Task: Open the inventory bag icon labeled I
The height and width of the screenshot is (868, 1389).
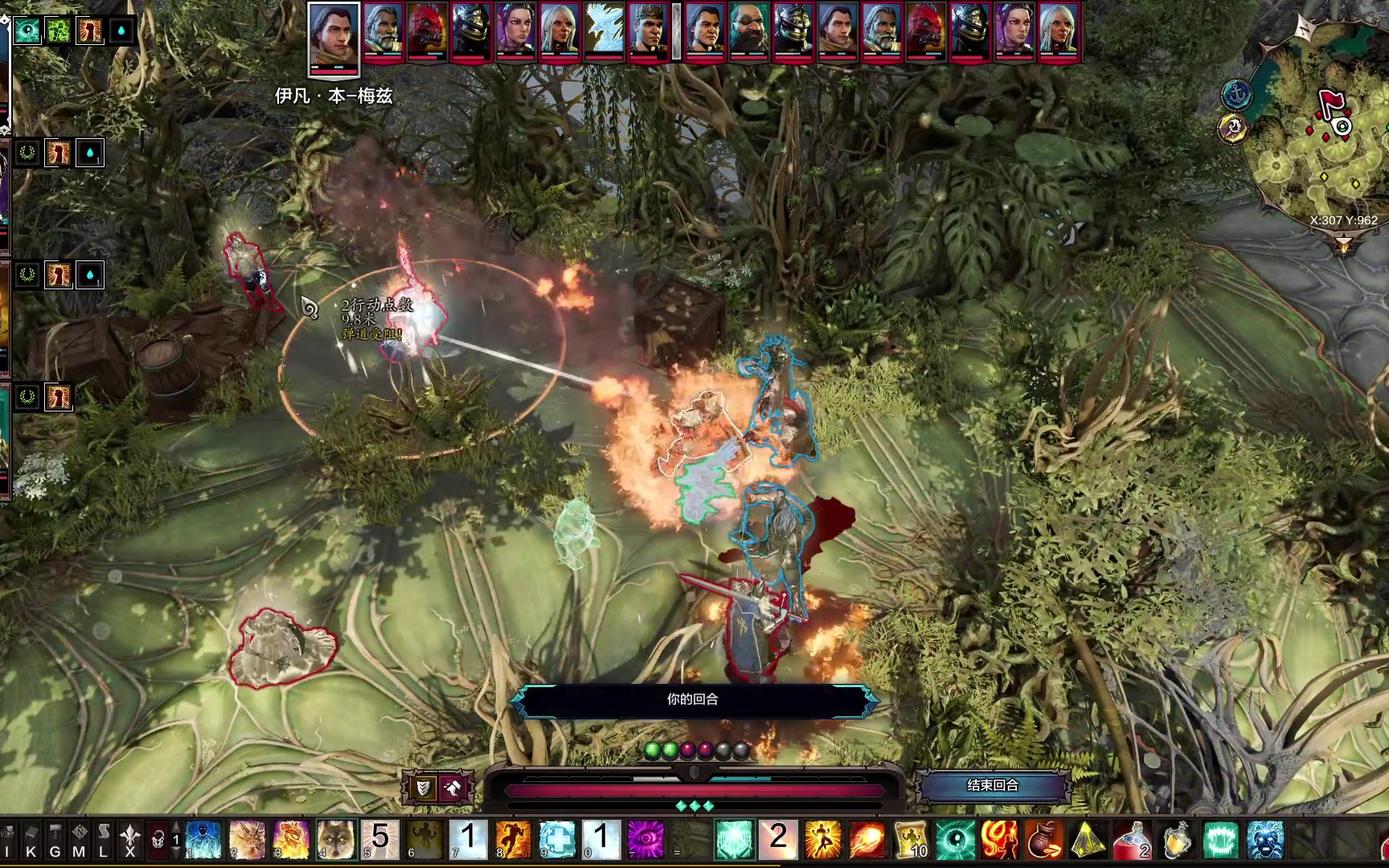Action: click(x=8, y=840)
